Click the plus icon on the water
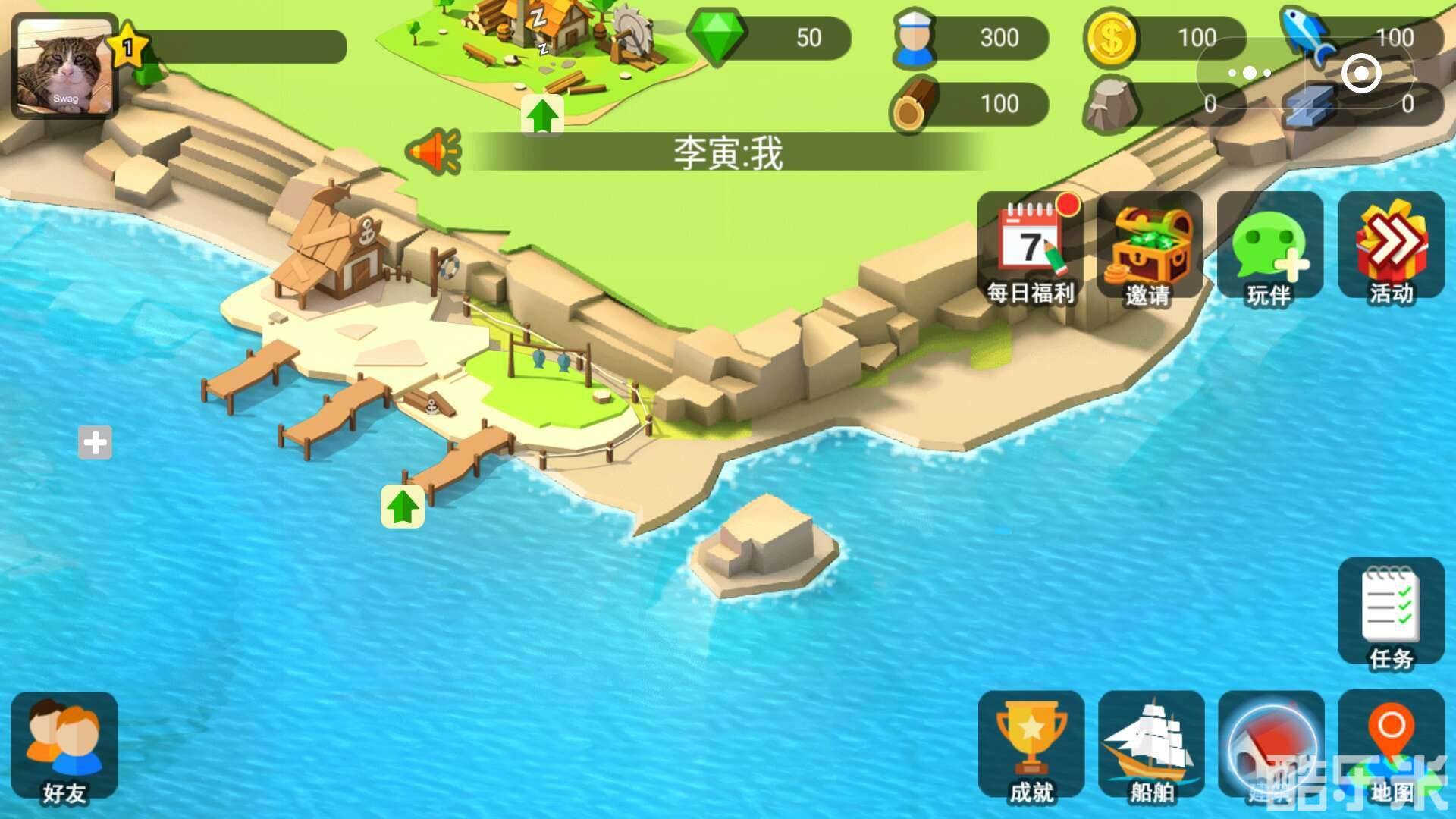The image size is (1456, 819). tap(95, 442)
